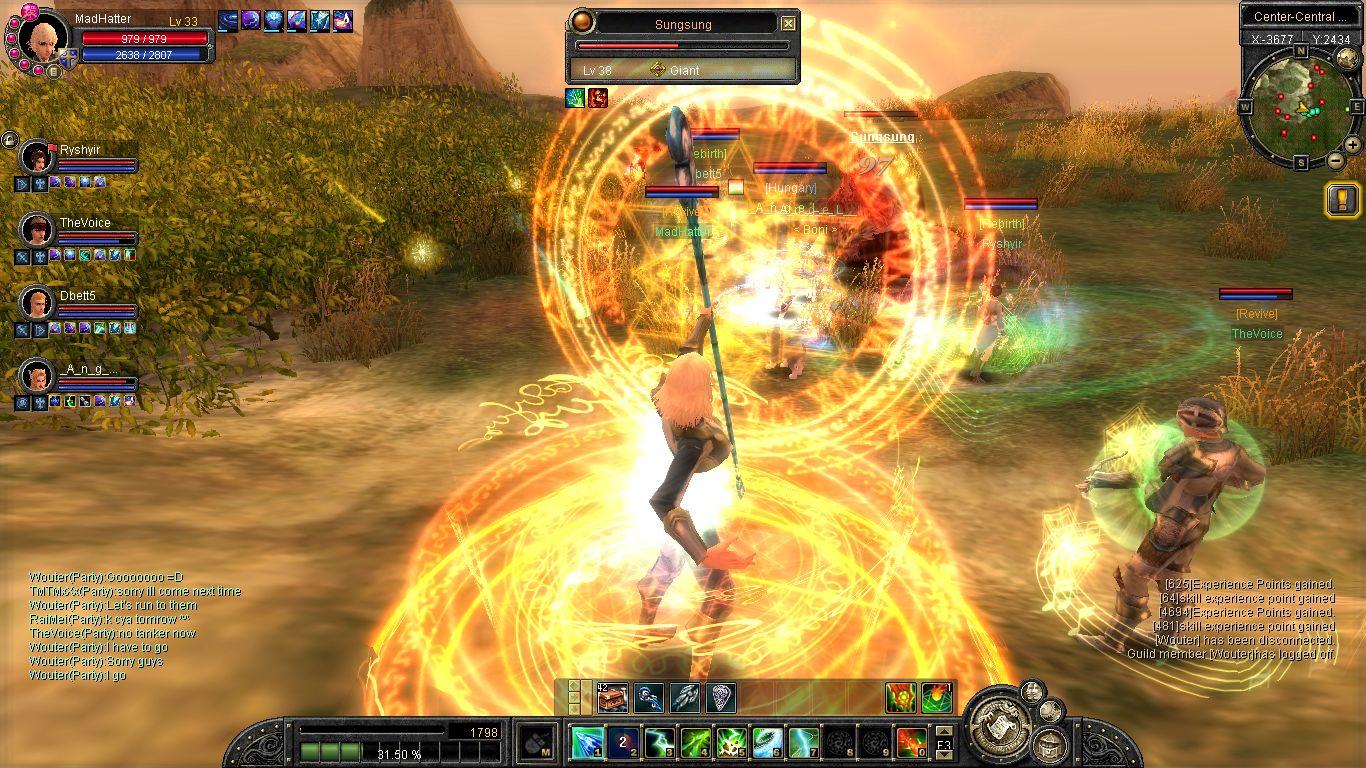The height and width of the screenshot is (768, 1366).
Task: Use the treasure chest item with 42 count
Action: [x=612, y=697]
